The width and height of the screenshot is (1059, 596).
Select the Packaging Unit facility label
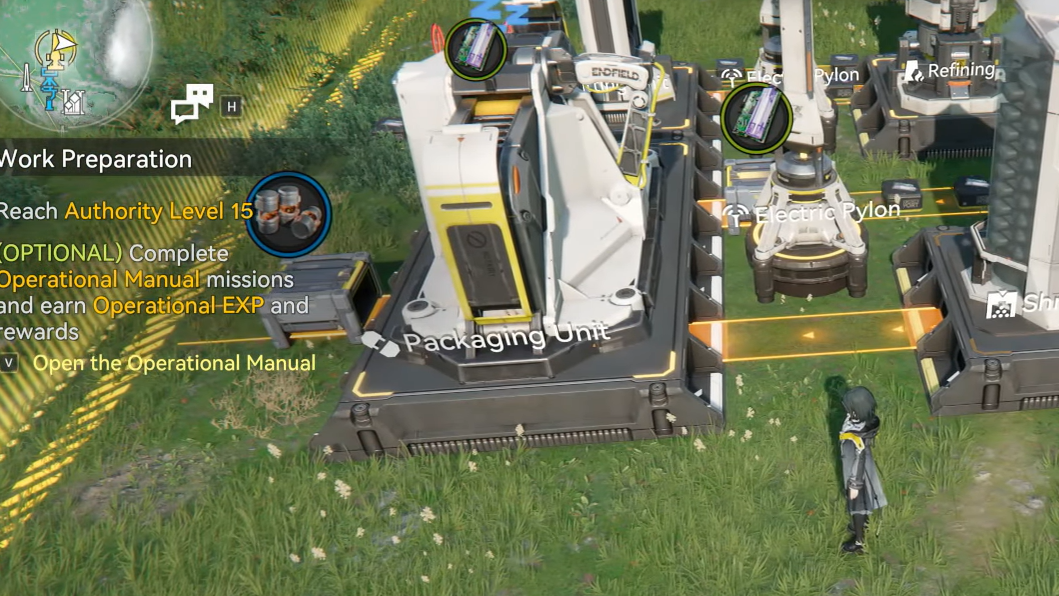tap(505, 338)
